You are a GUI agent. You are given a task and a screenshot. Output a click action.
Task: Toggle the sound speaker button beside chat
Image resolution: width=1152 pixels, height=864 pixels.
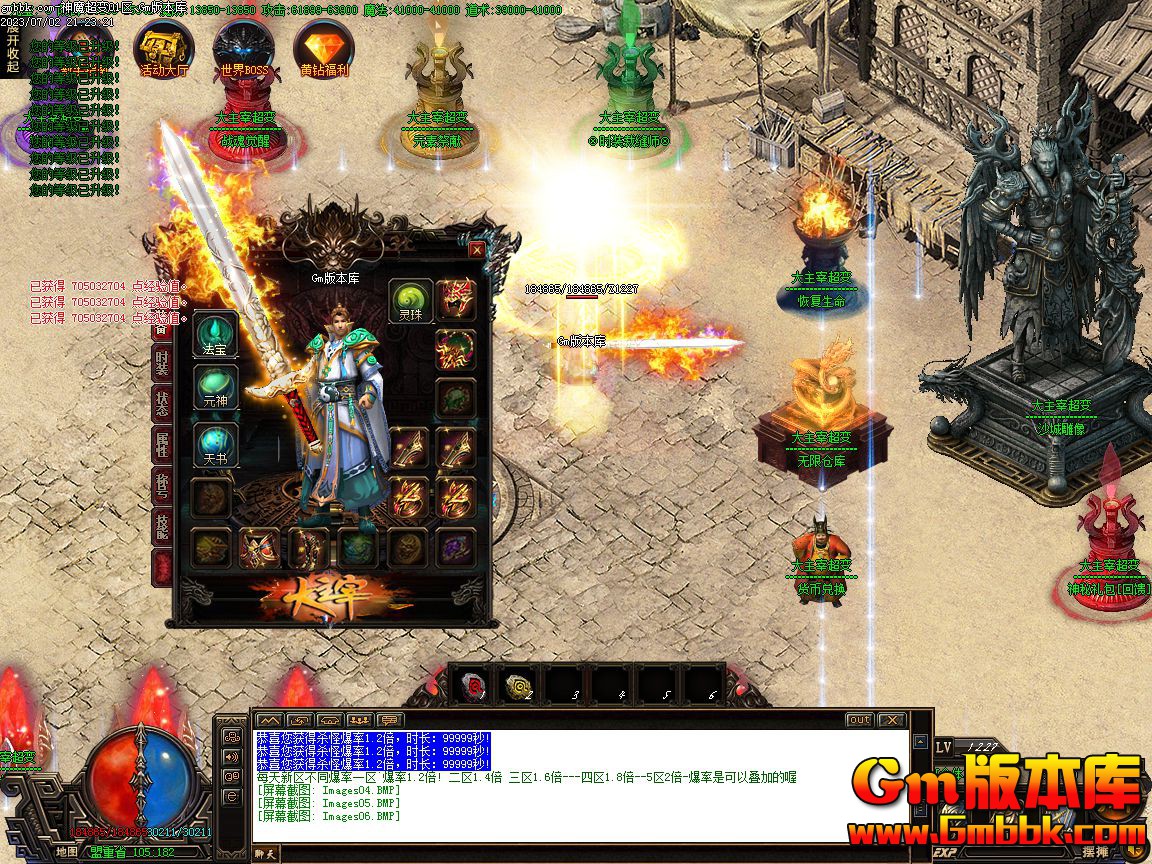click(x=232, y=756)
